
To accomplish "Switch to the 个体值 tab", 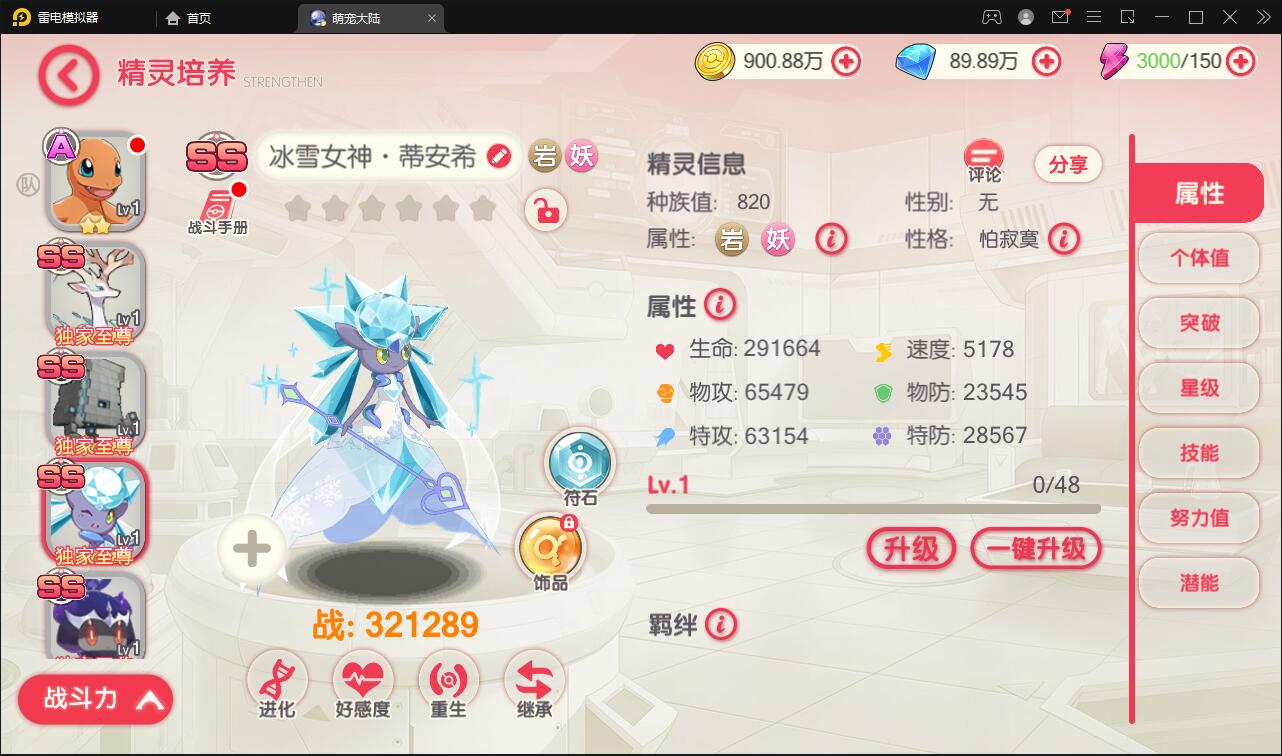I will click(1198, 258).
